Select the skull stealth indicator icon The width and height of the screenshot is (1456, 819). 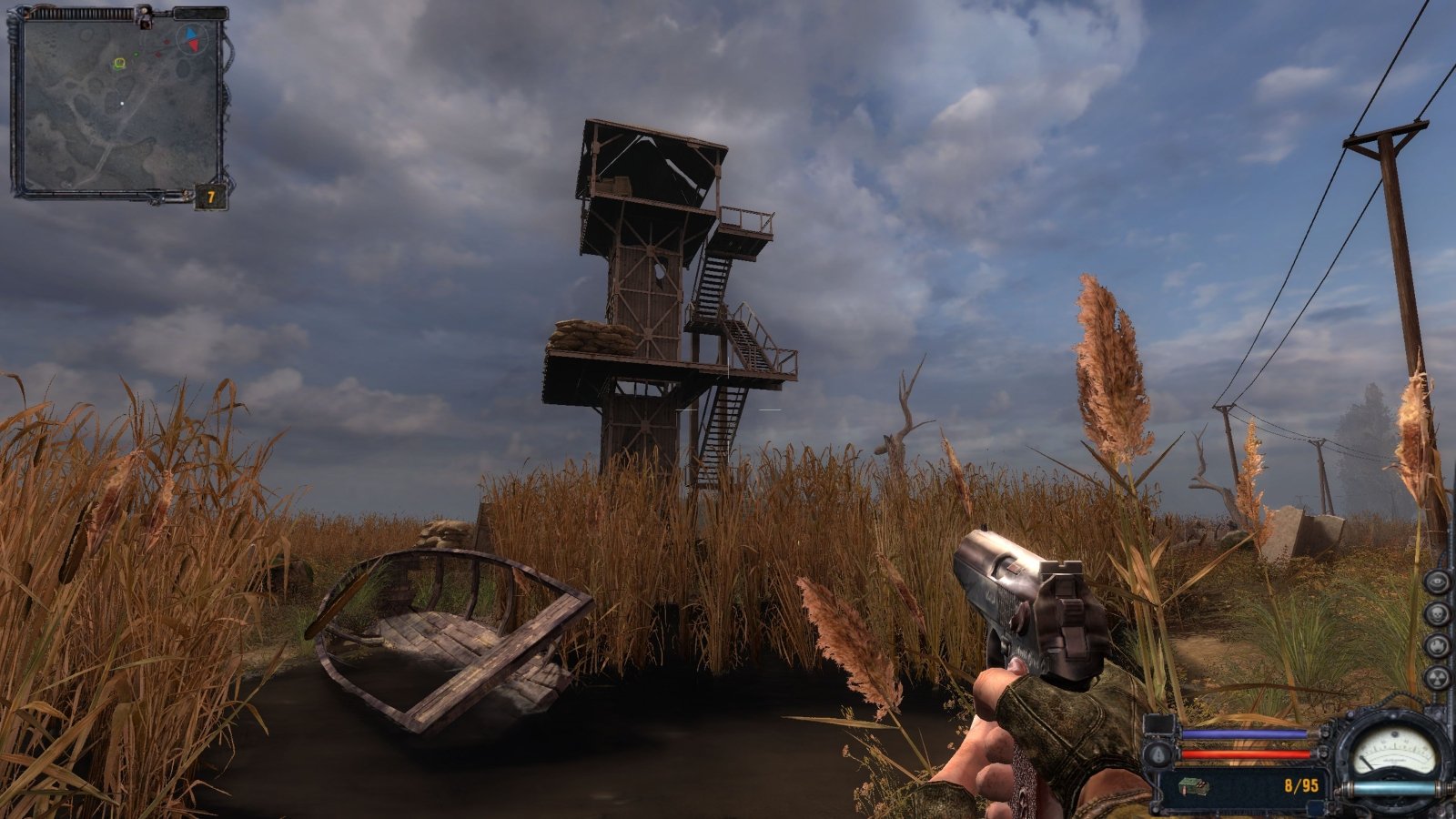[1438, 612]
